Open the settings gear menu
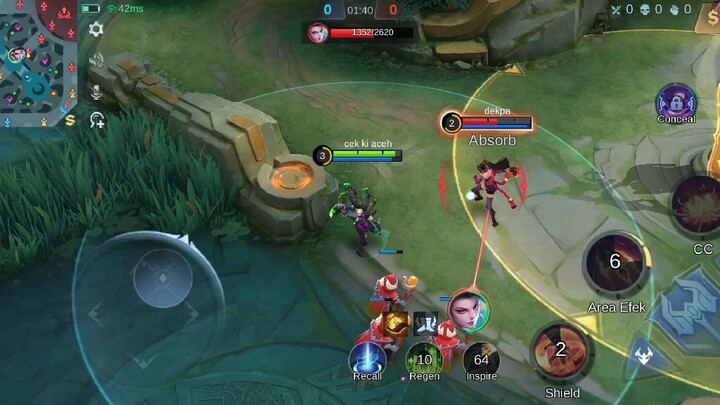This screenshot has width=720, height=405. 96,29
